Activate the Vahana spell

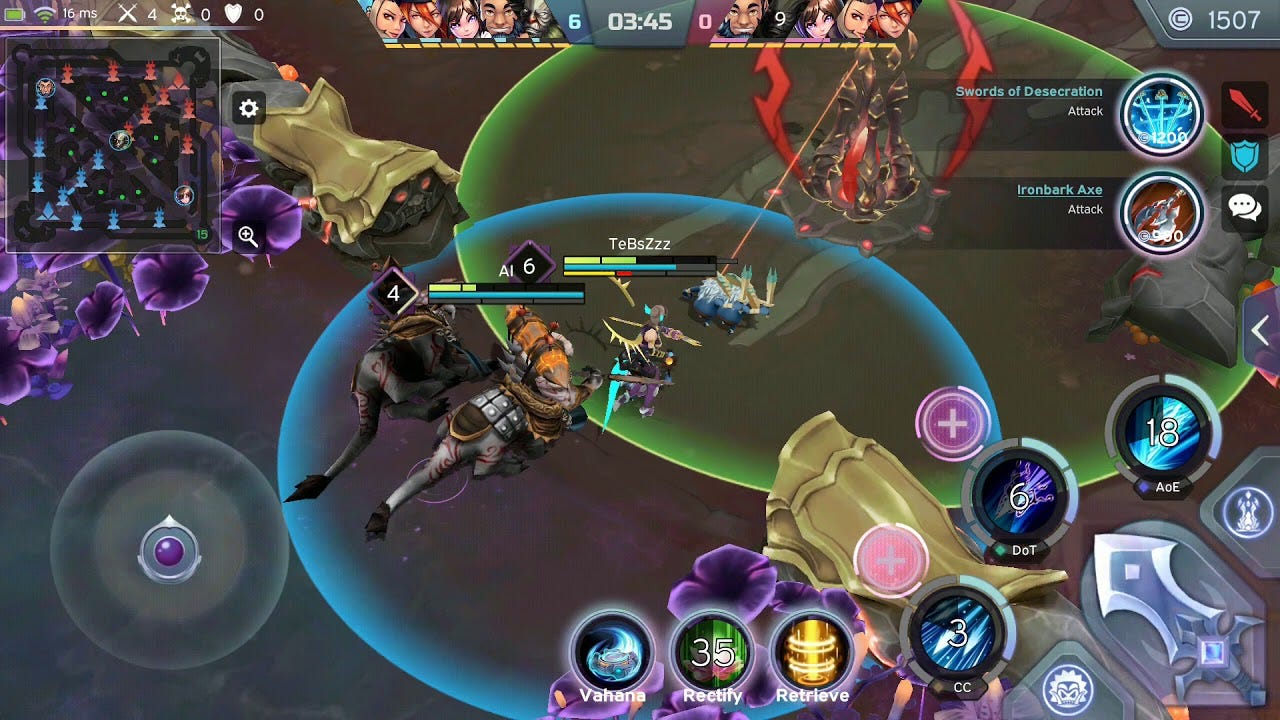click(x=612, y=654)
